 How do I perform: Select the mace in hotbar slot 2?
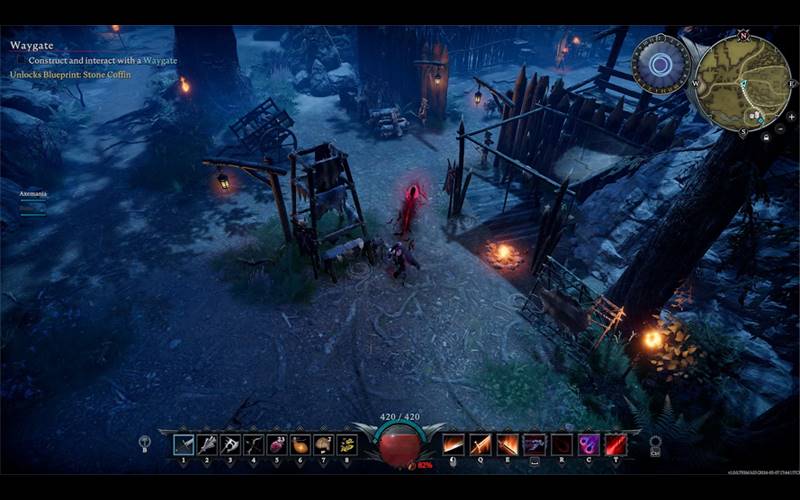tap(207, 445)
